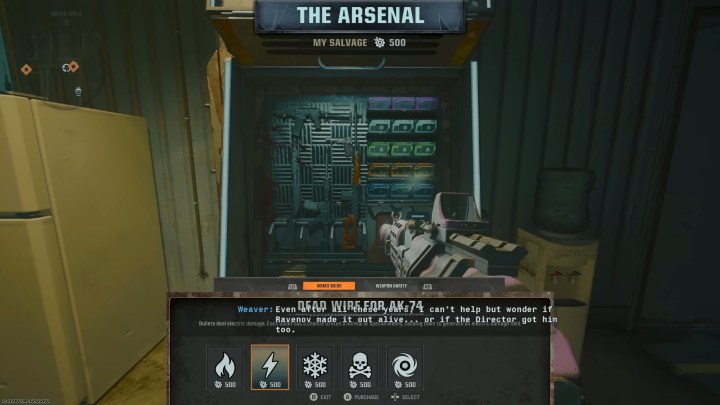The image size is (720, 405).
Task: Switch to the Ammo Mods tab
Action: tap(328, 286)
